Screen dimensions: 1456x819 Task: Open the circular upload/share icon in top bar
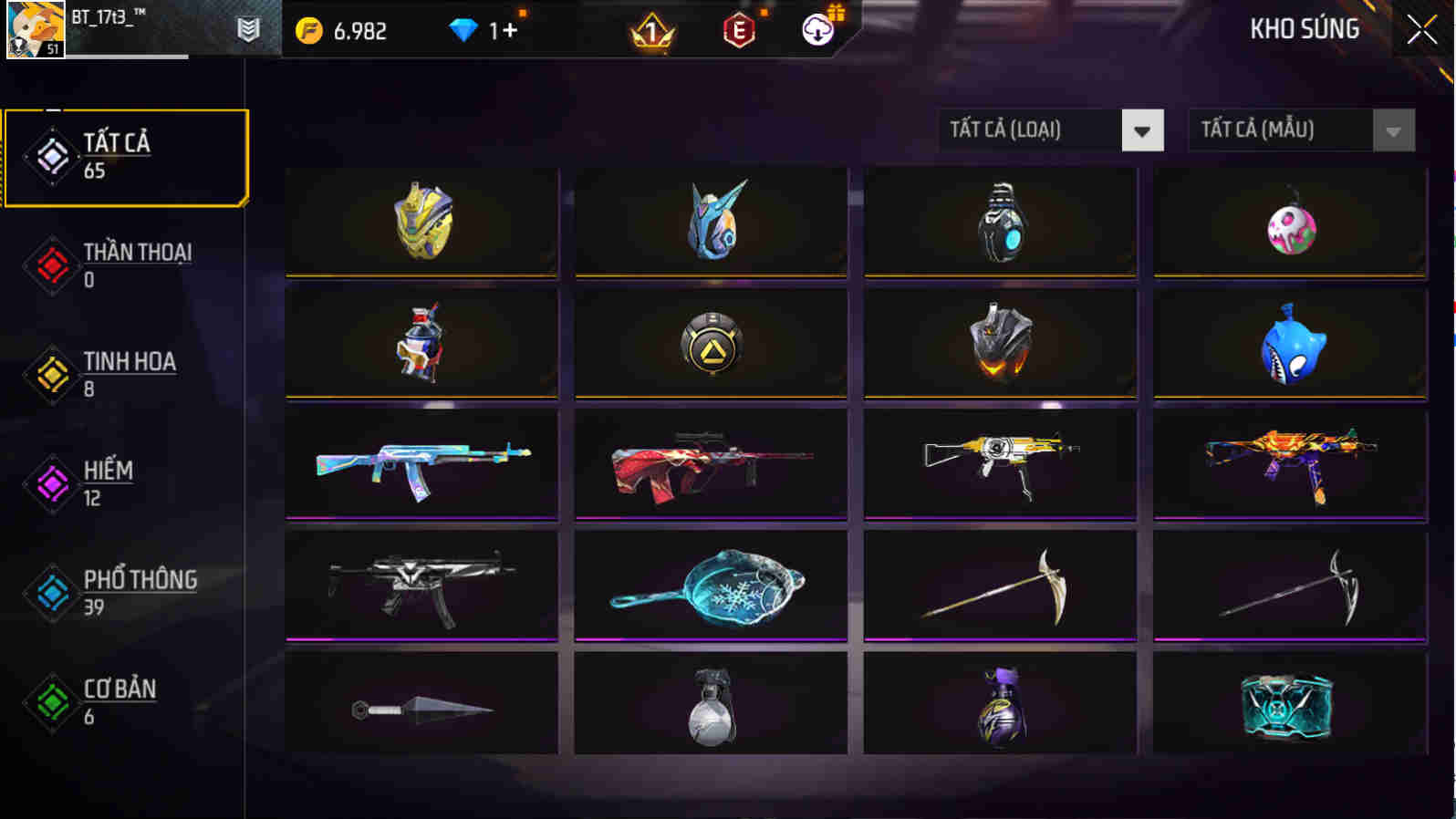pos(816,28)
